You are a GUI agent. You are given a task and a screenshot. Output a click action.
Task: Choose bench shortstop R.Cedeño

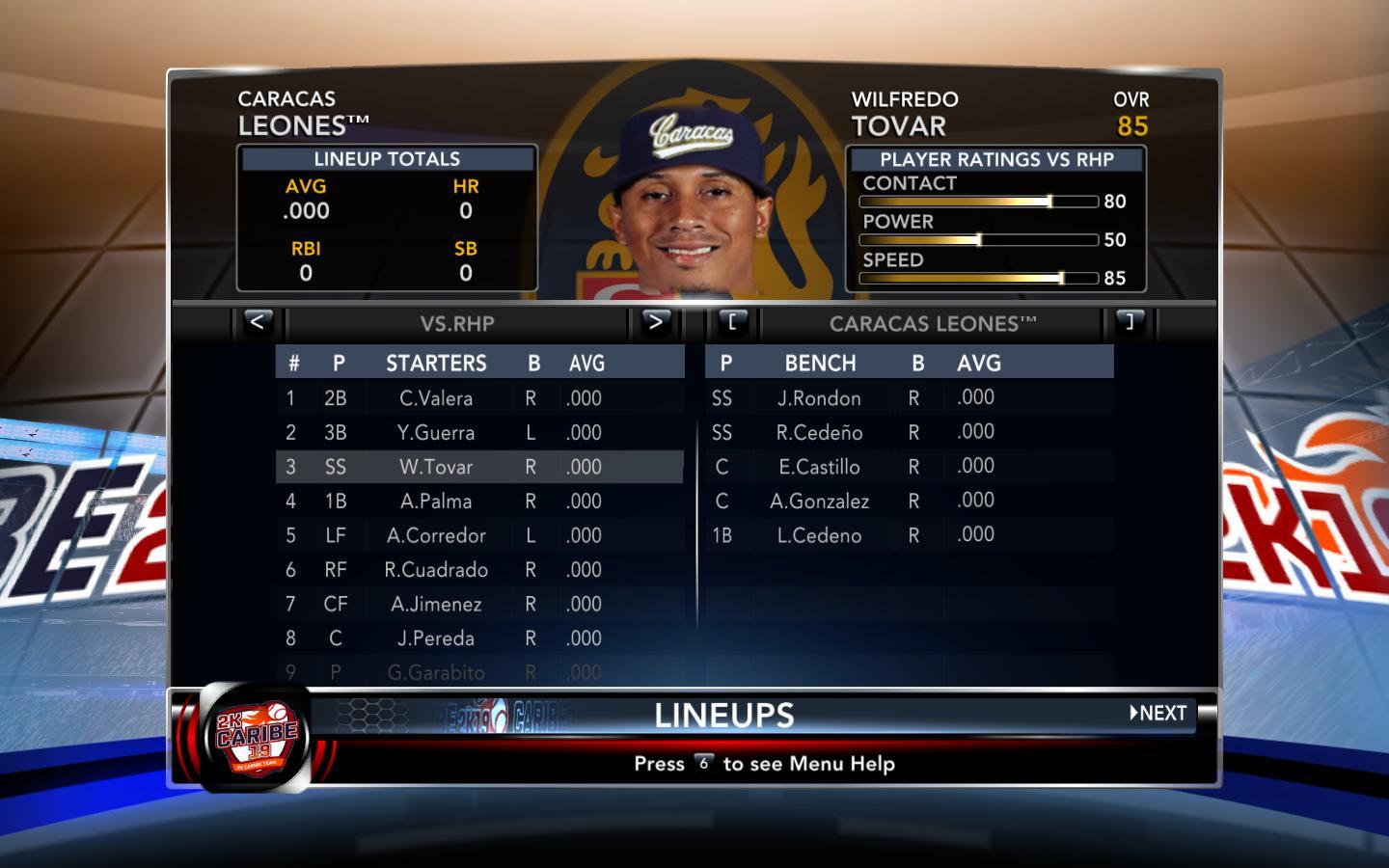[x=819, y=433]
